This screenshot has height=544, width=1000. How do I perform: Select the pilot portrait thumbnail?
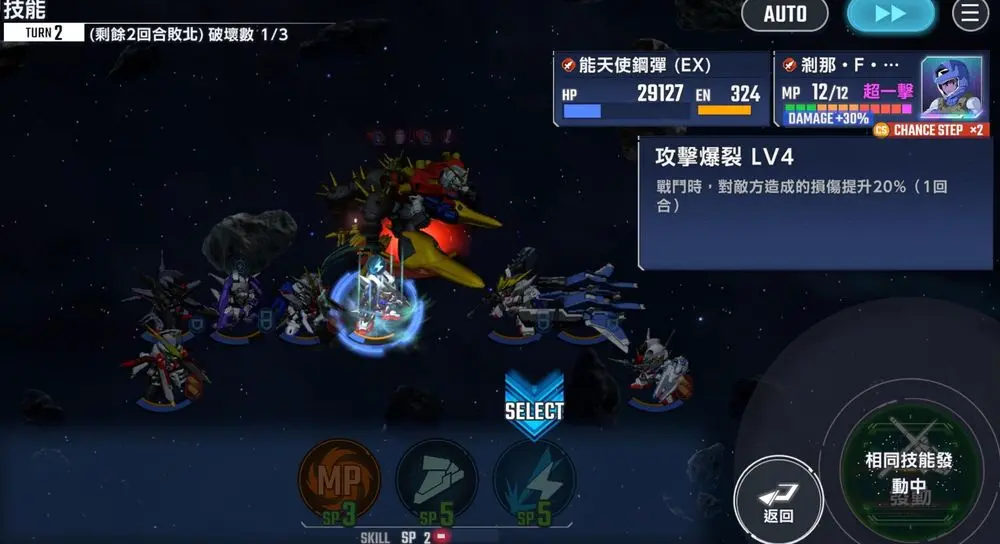(951, 87)
